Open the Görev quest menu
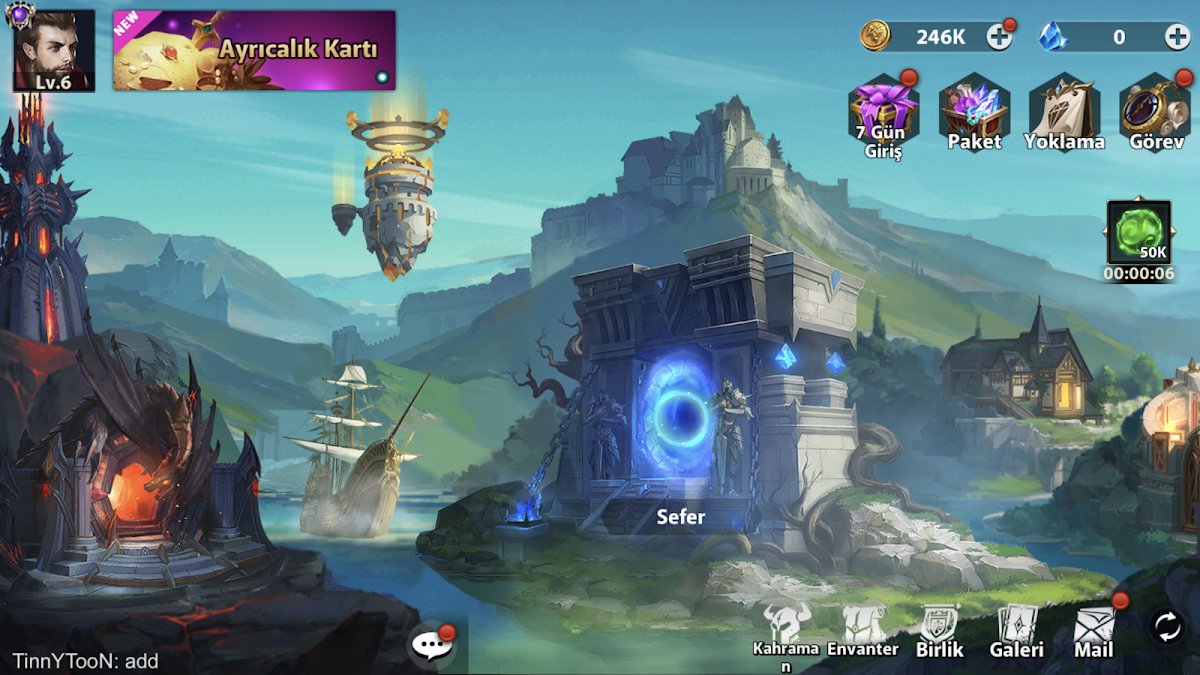This screenshot has width=1200, height=675. 1155,110
